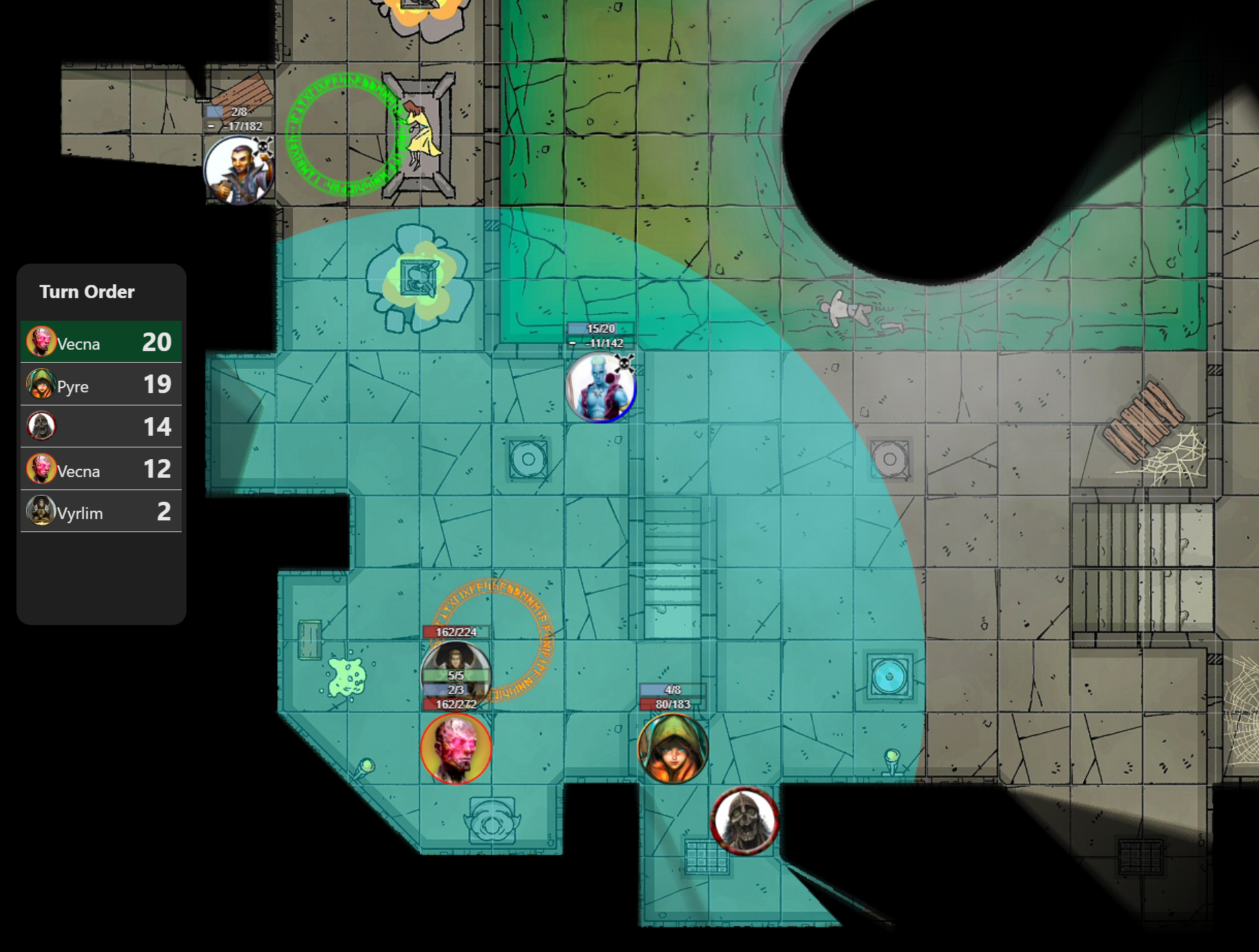
Task: Select Pyre in the turn order list
Action: (x=101, y=385)
